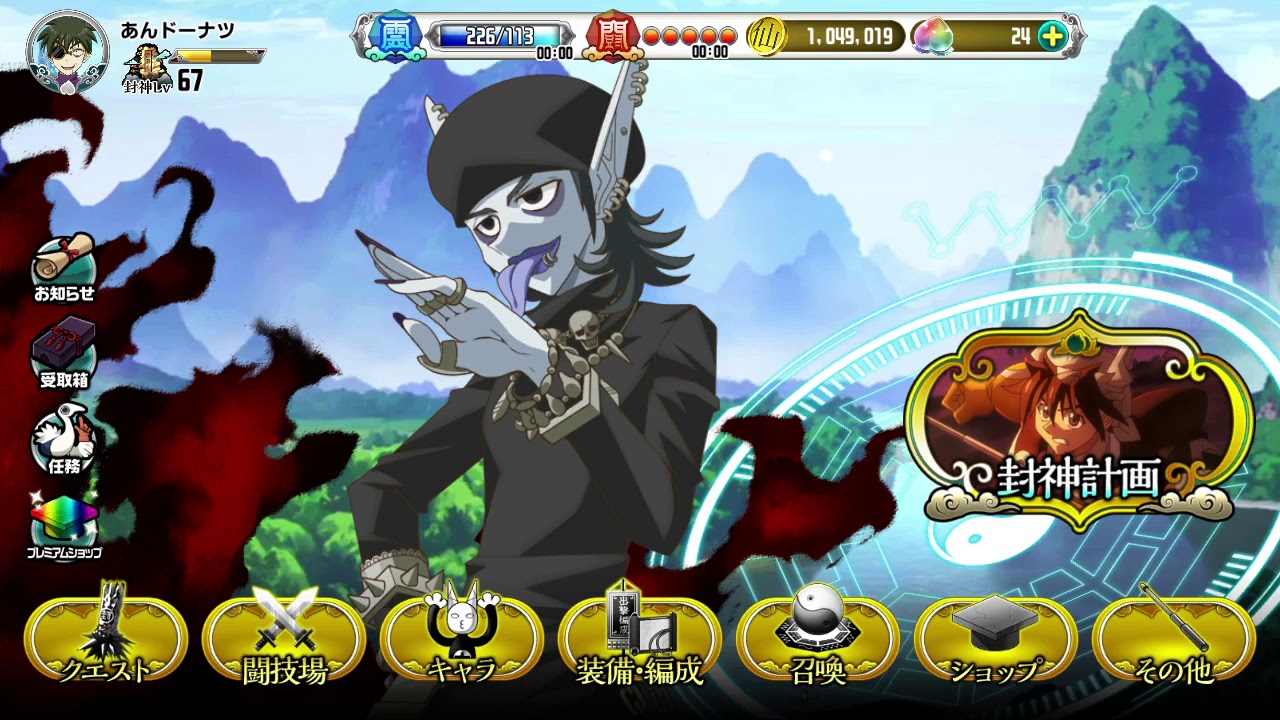Visit the ショップ shop

pyautogui.click(x=996, y=640)
